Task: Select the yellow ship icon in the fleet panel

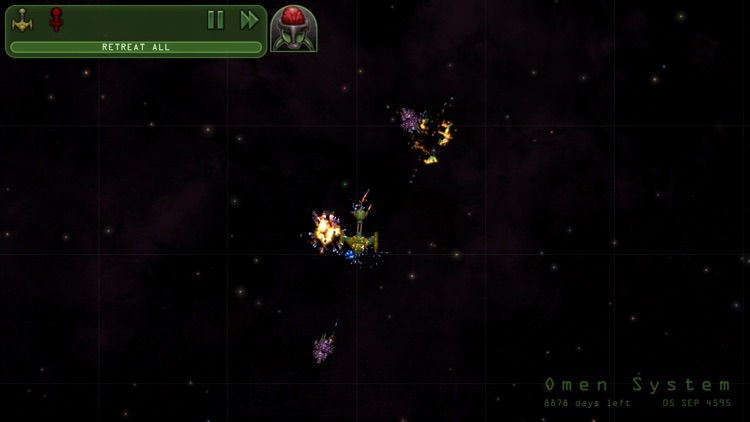Action: tap(22, 20)
